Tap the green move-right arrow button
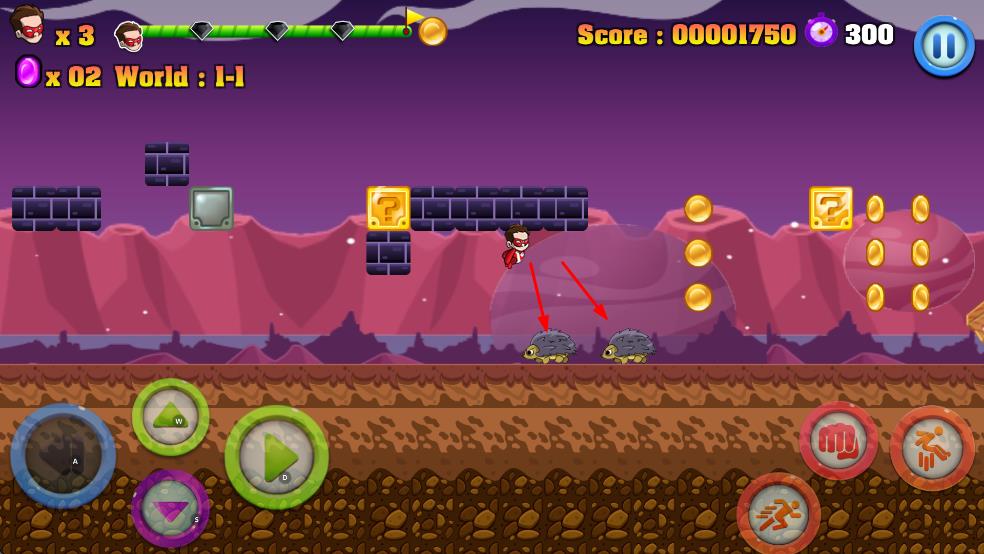984x554 pixels. pyautogui.click(x=276, y=457)
